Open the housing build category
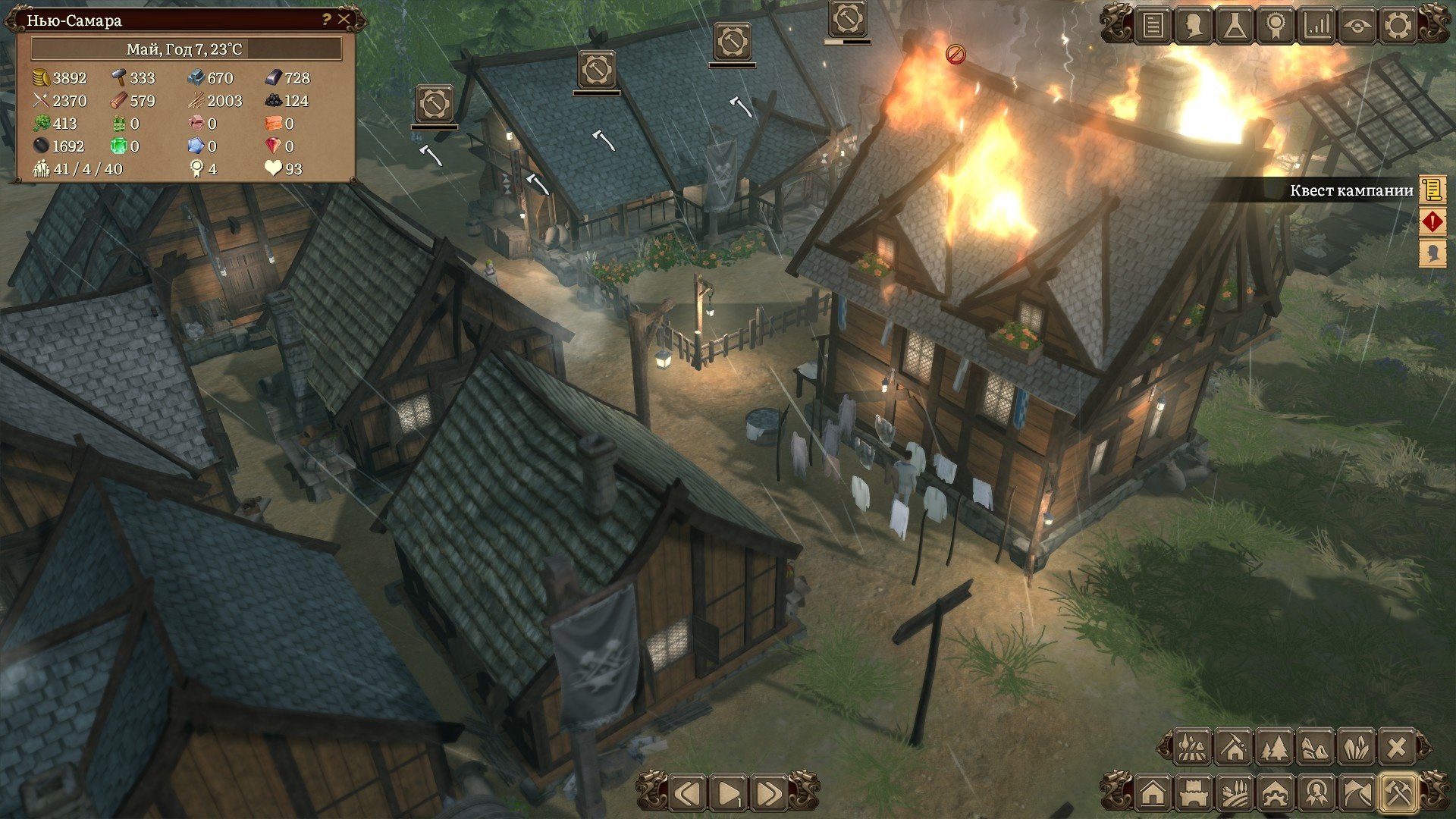 (x=1153, y=794)
